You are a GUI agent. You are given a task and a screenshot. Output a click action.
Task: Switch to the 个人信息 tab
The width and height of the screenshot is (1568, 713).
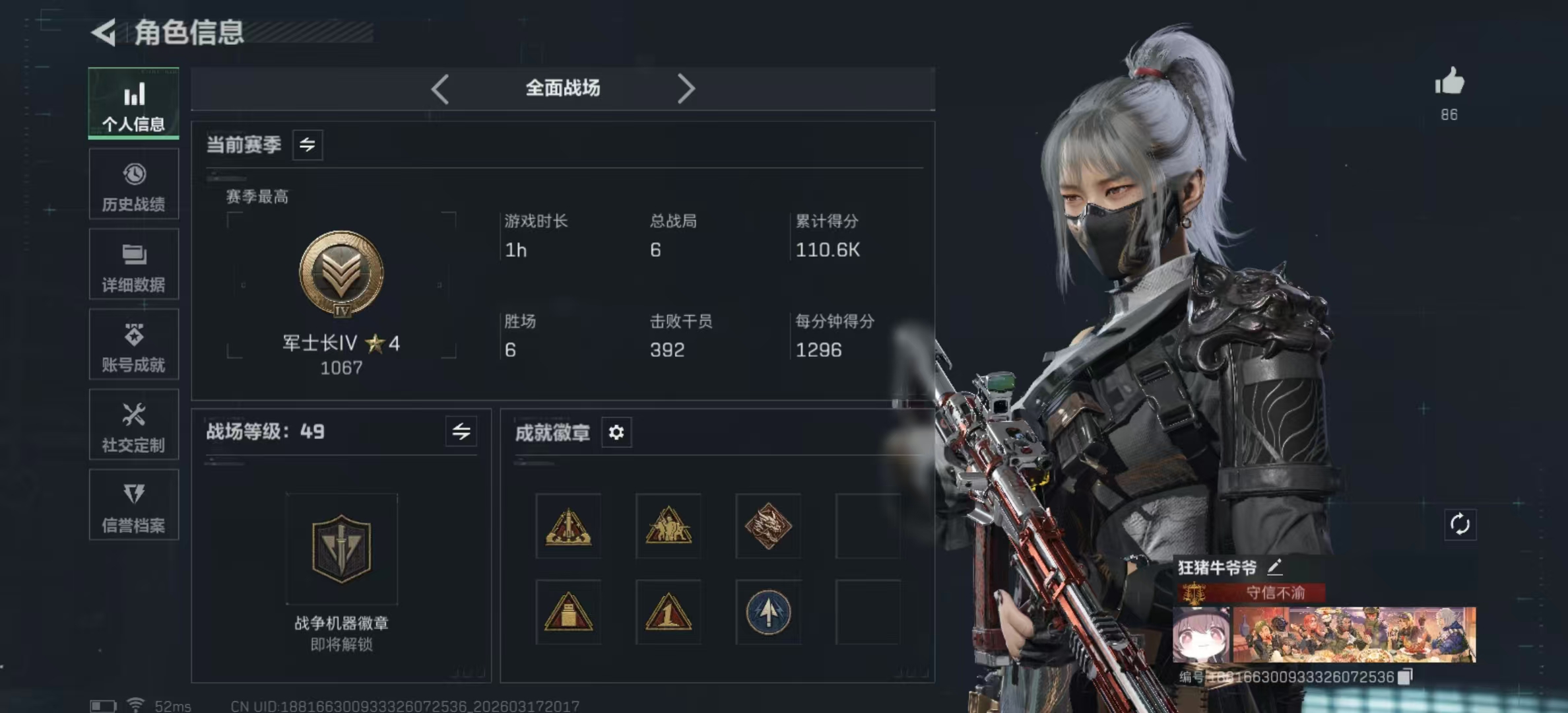click(x=133, y=104)
